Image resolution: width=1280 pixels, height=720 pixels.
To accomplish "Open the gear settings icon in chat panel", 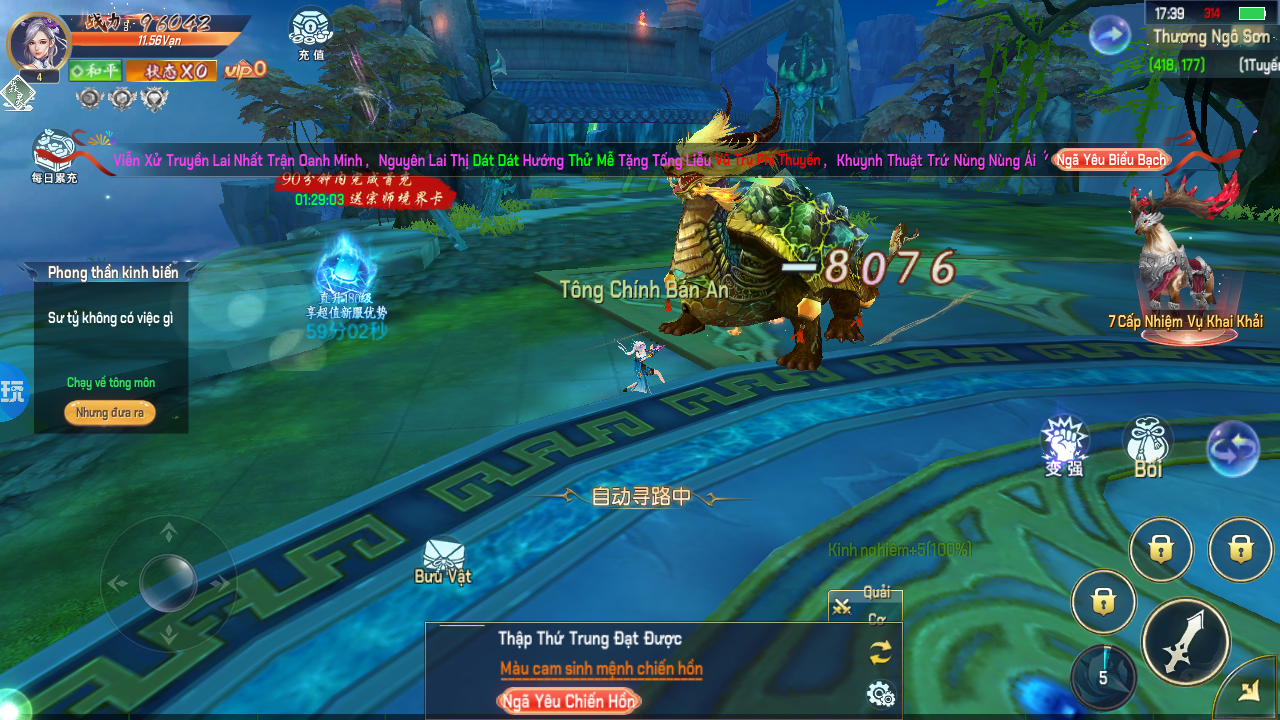I will coord(881,693).
